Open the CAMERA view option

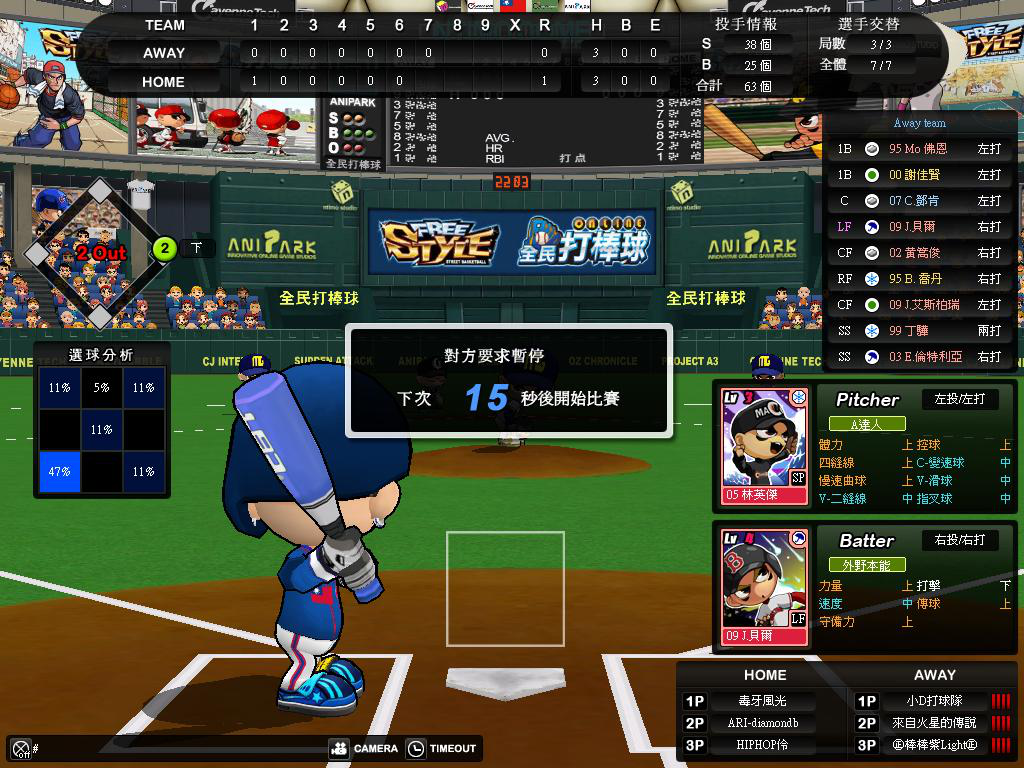click(364, 748)
